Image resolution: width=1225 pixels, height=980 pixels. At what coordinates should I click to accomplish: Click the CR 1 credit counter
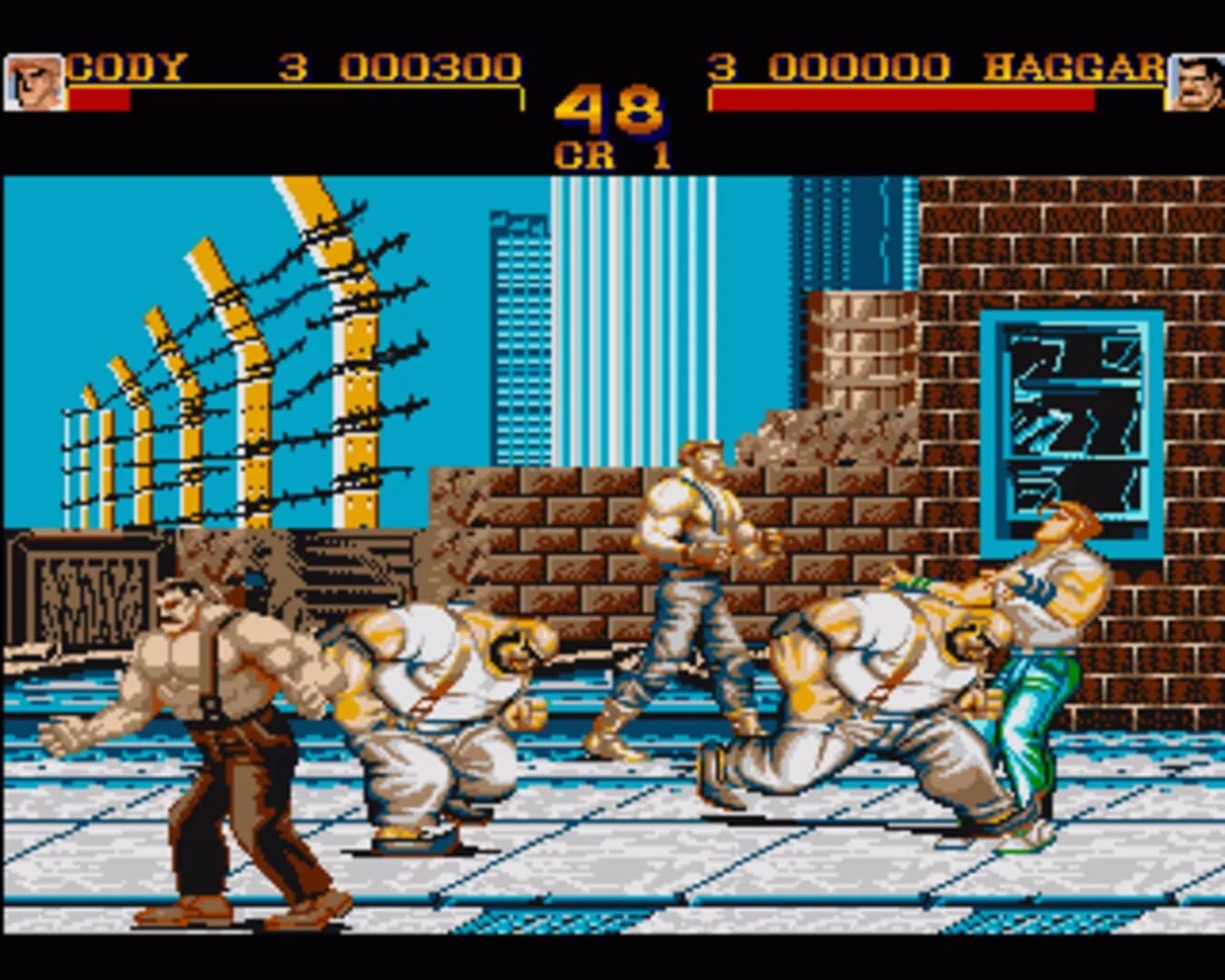612,152
